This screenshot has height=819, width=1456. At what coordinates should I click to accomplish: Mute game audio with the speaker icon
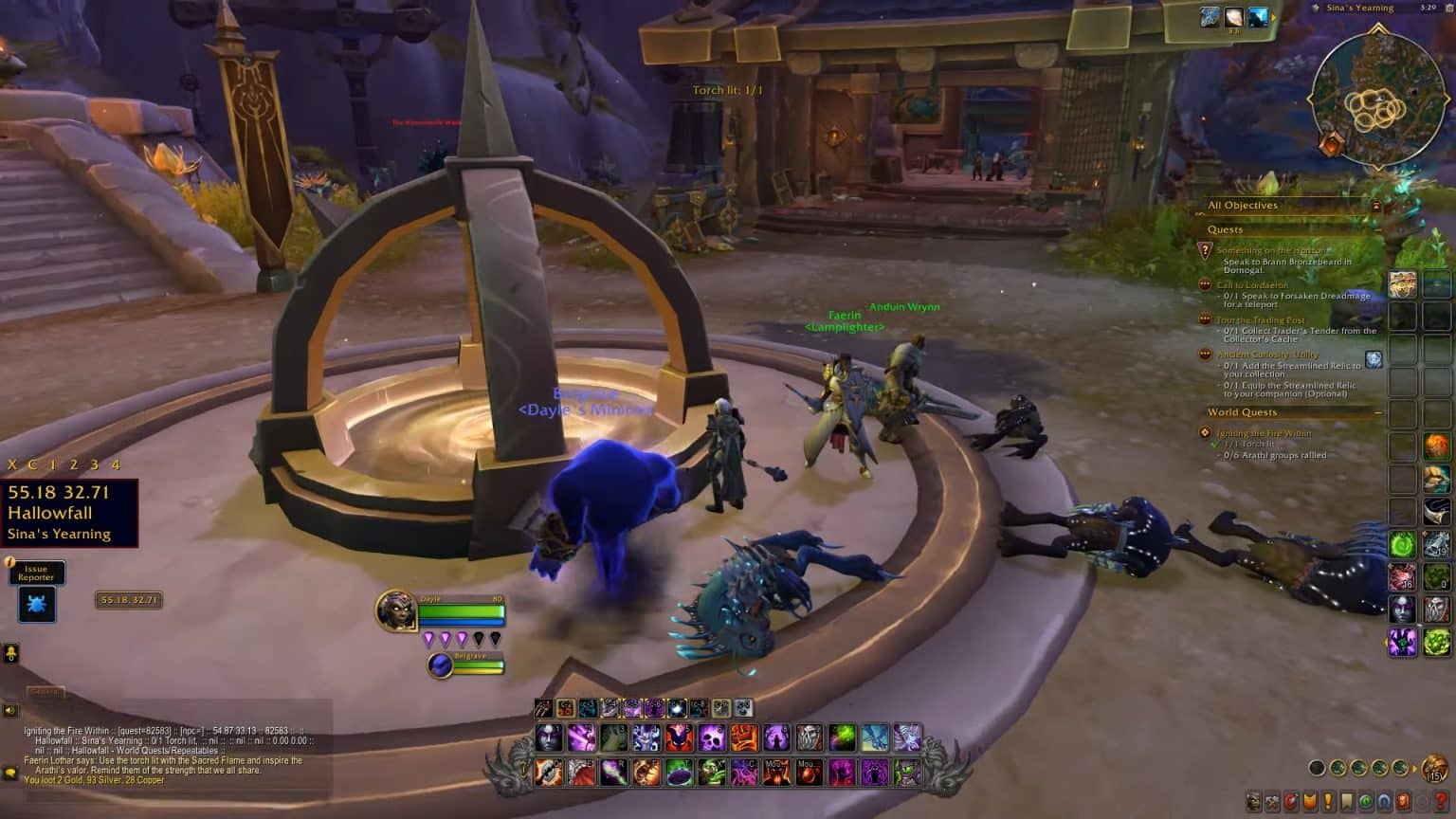tap(10, 708)
